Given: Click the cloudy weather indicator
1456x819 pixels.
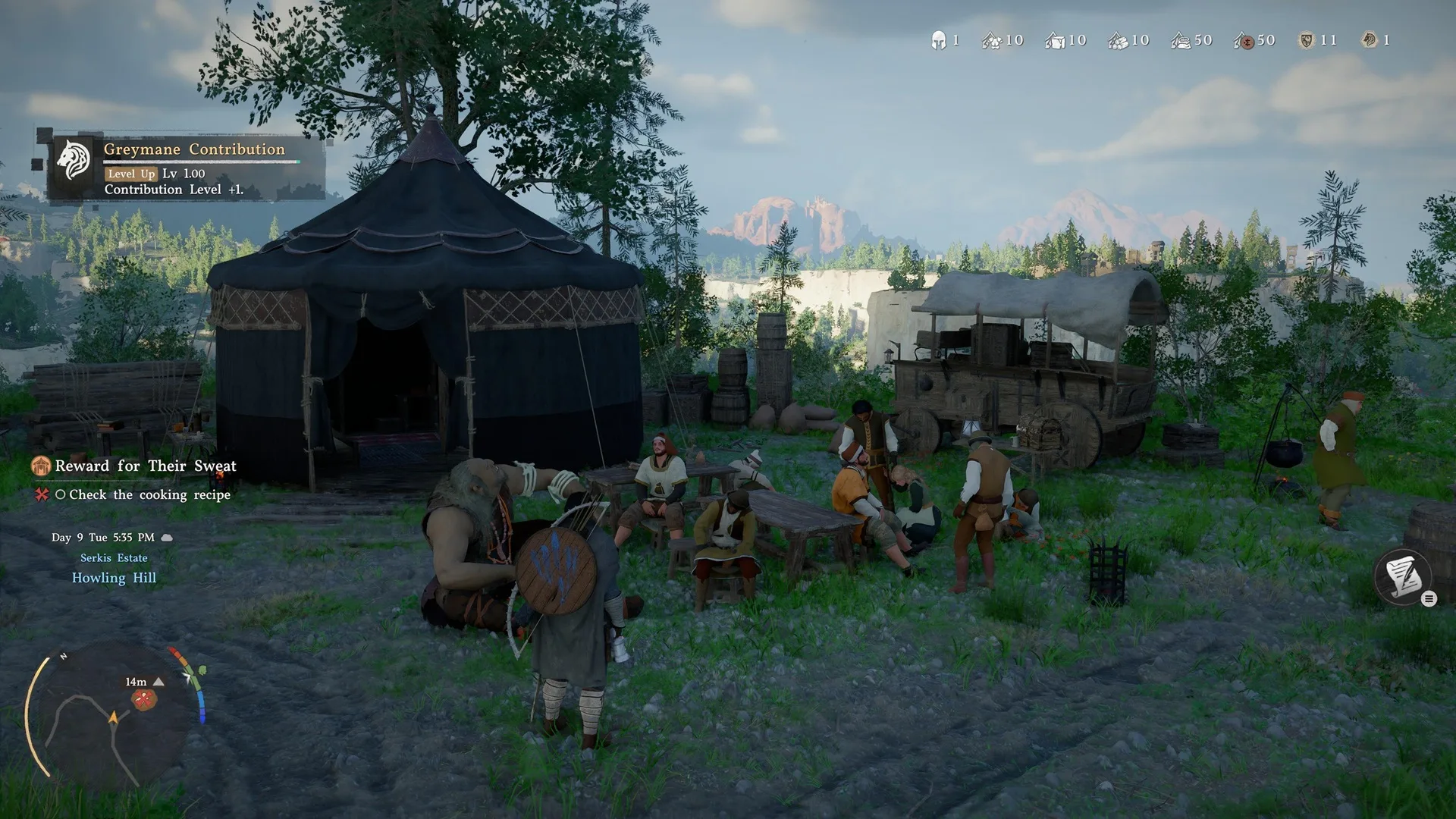Looking at the screenshot, I should pos(165,536).
